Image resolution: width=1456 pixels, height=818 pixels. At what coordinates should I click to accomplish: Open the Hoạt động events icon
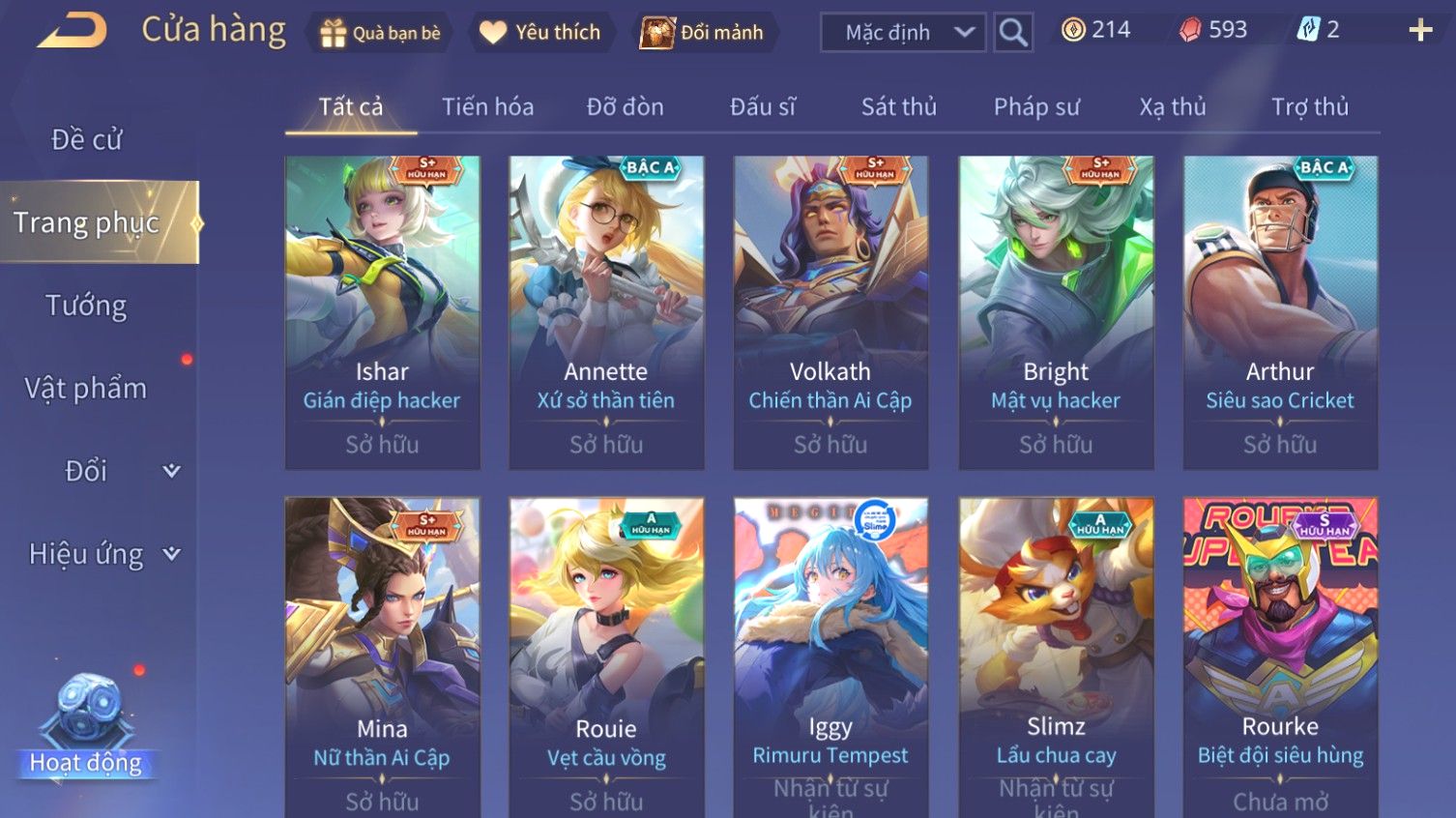point(87,725)
